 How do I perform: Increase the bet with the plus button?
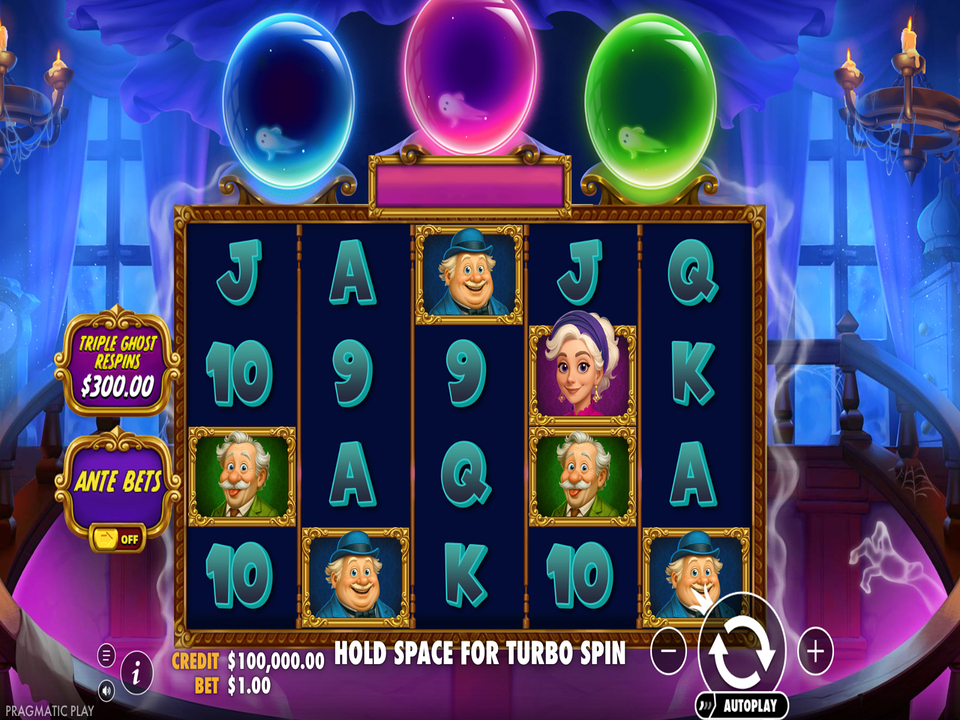click(x=815, y=652)
